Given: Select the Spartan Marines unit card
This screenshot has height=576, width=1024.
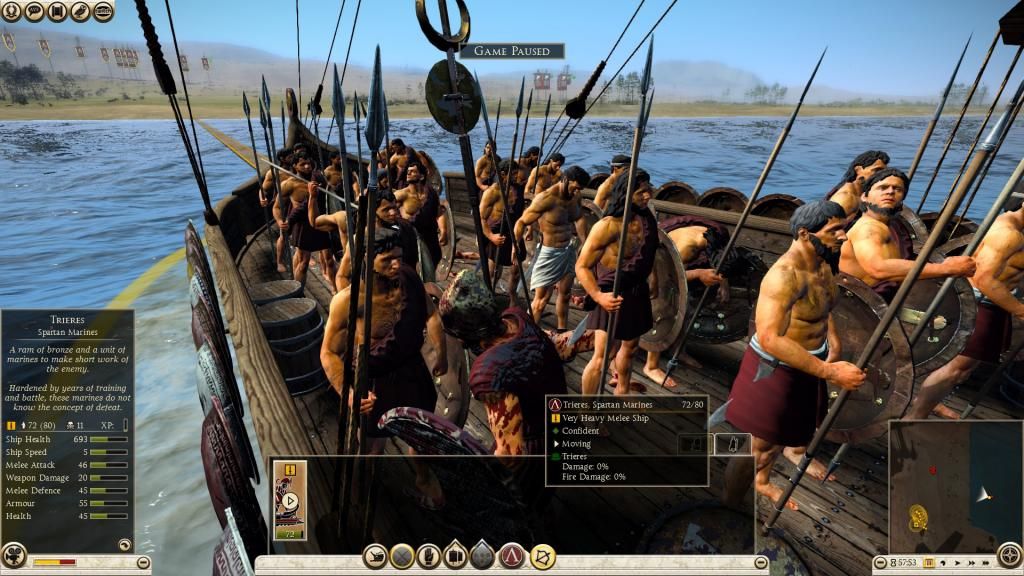Looking at the screenshot, I should coord(290,500).
